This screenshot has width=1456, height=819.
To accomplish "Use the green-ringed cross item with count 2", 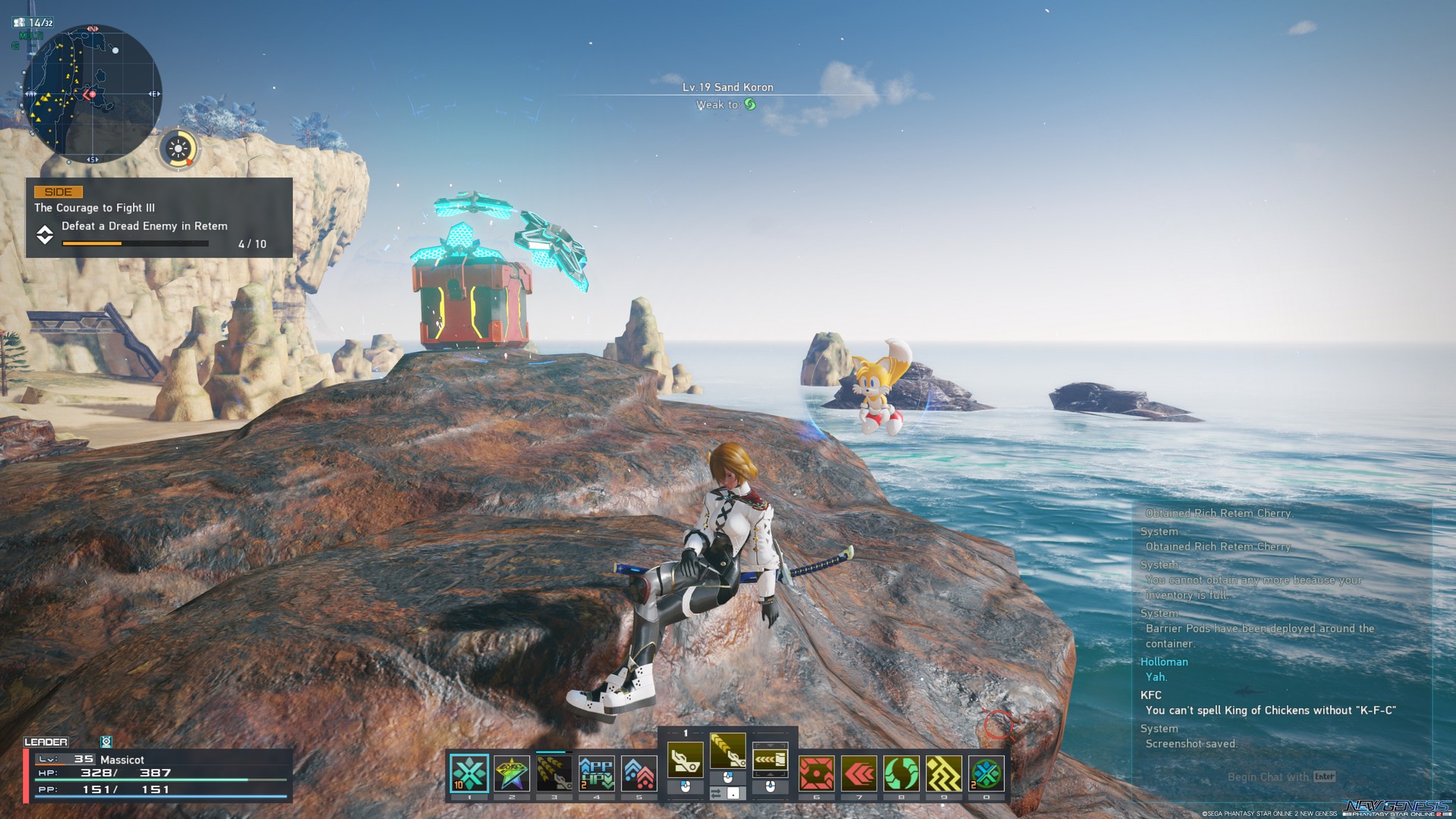I will [986, 773].
